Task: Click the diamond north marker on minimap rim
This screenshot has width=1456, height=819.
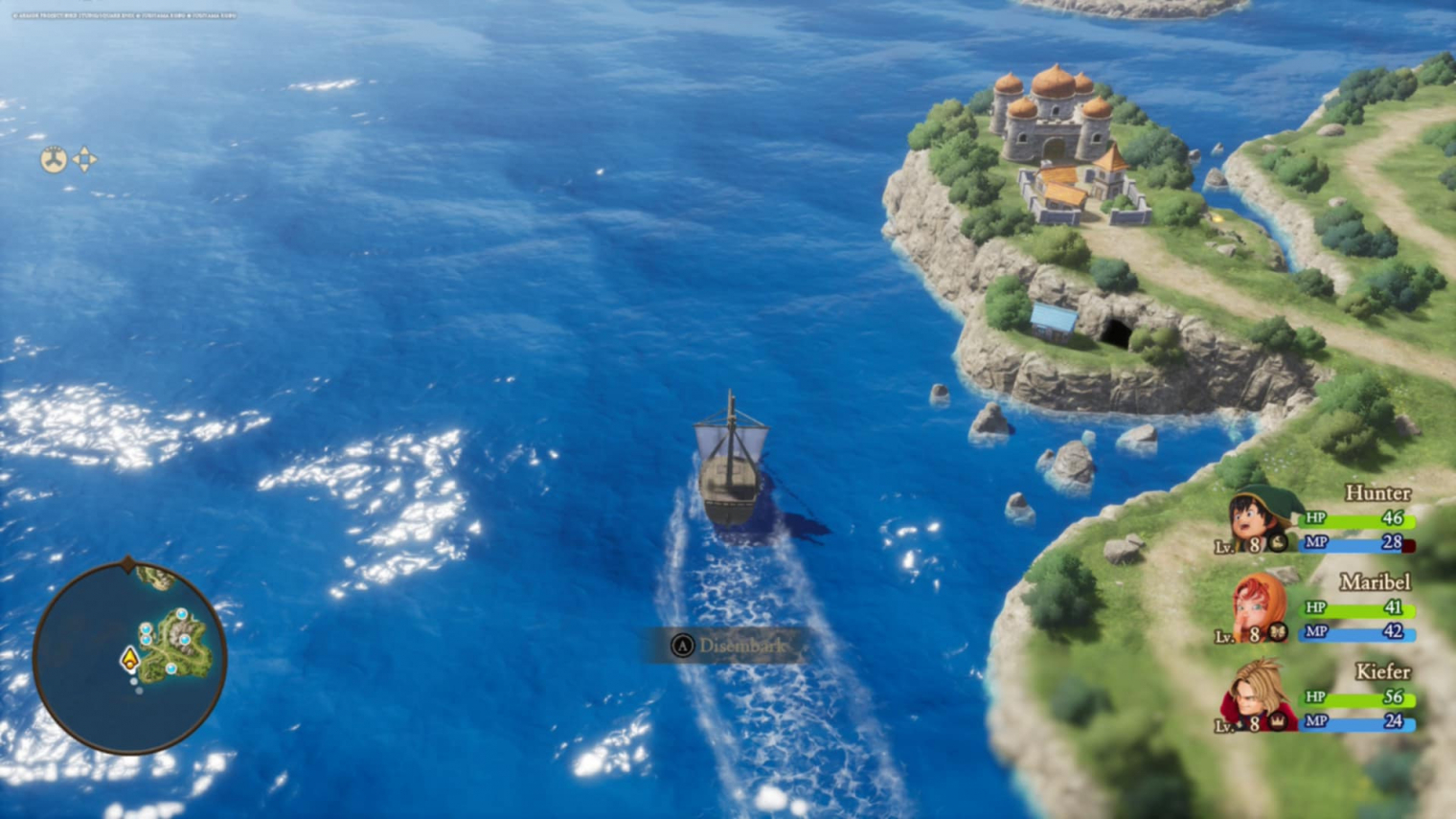Action: (x=128, y=564)
